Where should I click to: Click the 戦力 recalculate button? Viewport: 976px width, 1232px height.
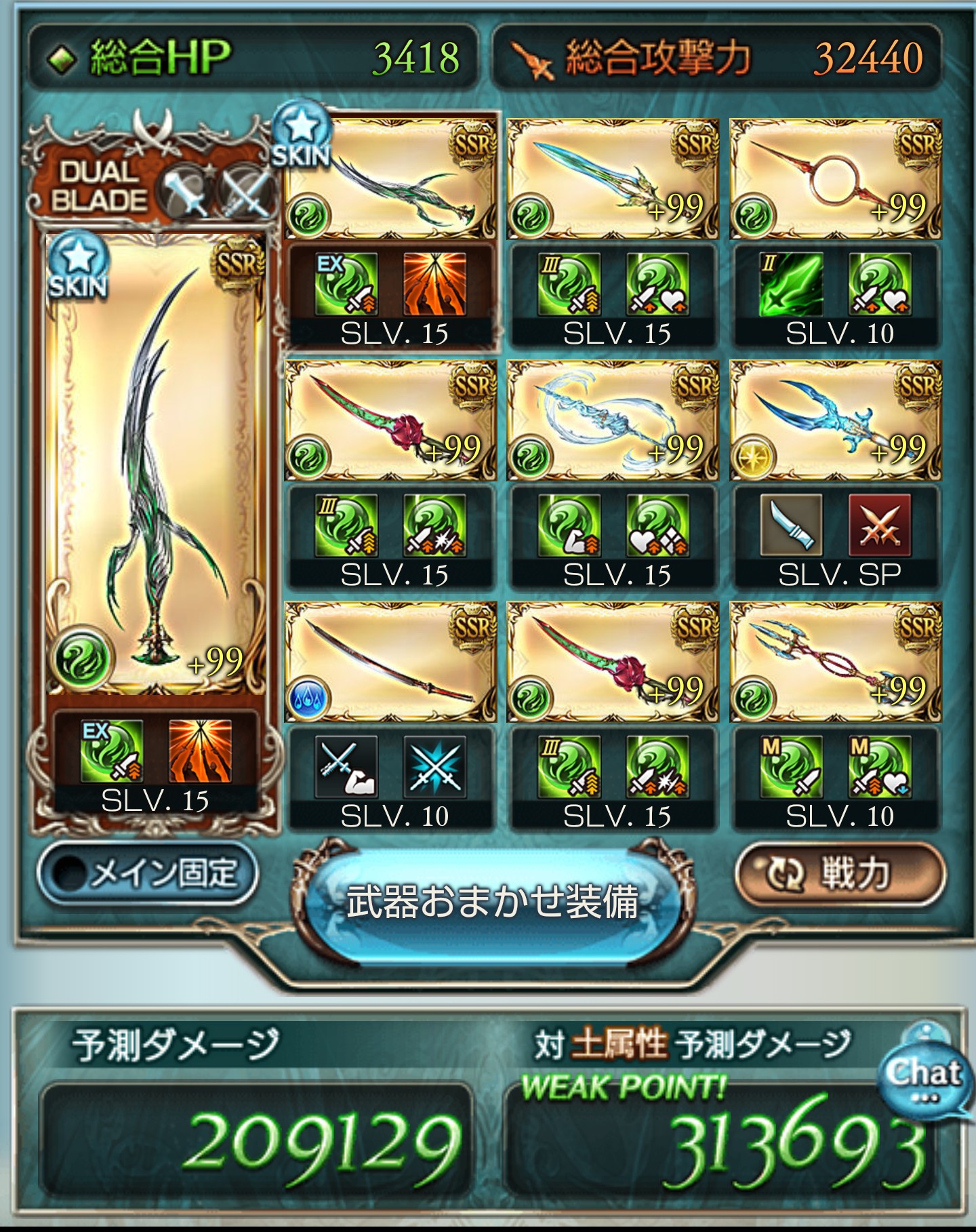coord(844,875)
